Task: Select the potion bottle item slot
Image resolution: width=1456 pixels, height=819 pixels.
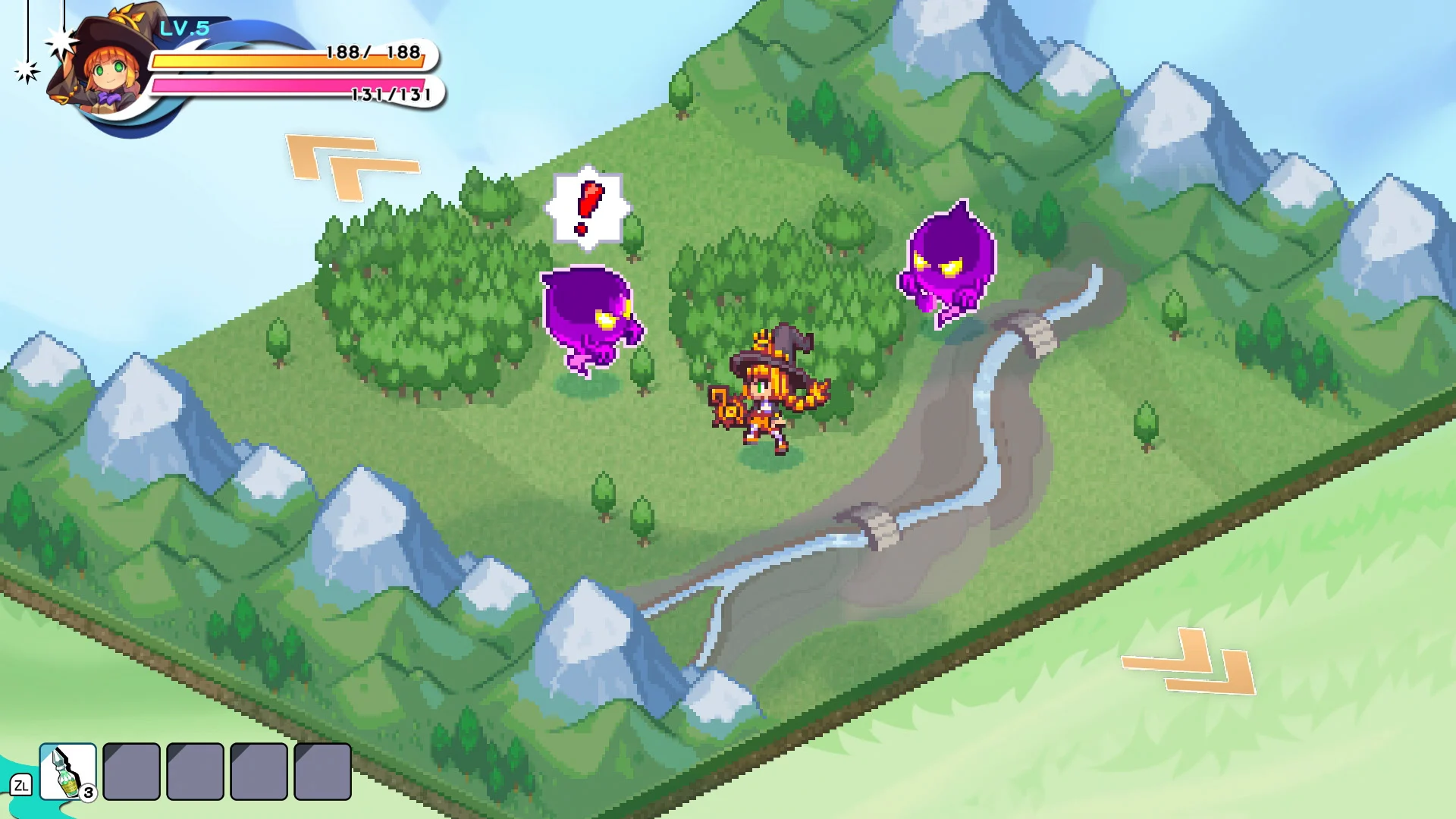Action: tap(67, 771)
